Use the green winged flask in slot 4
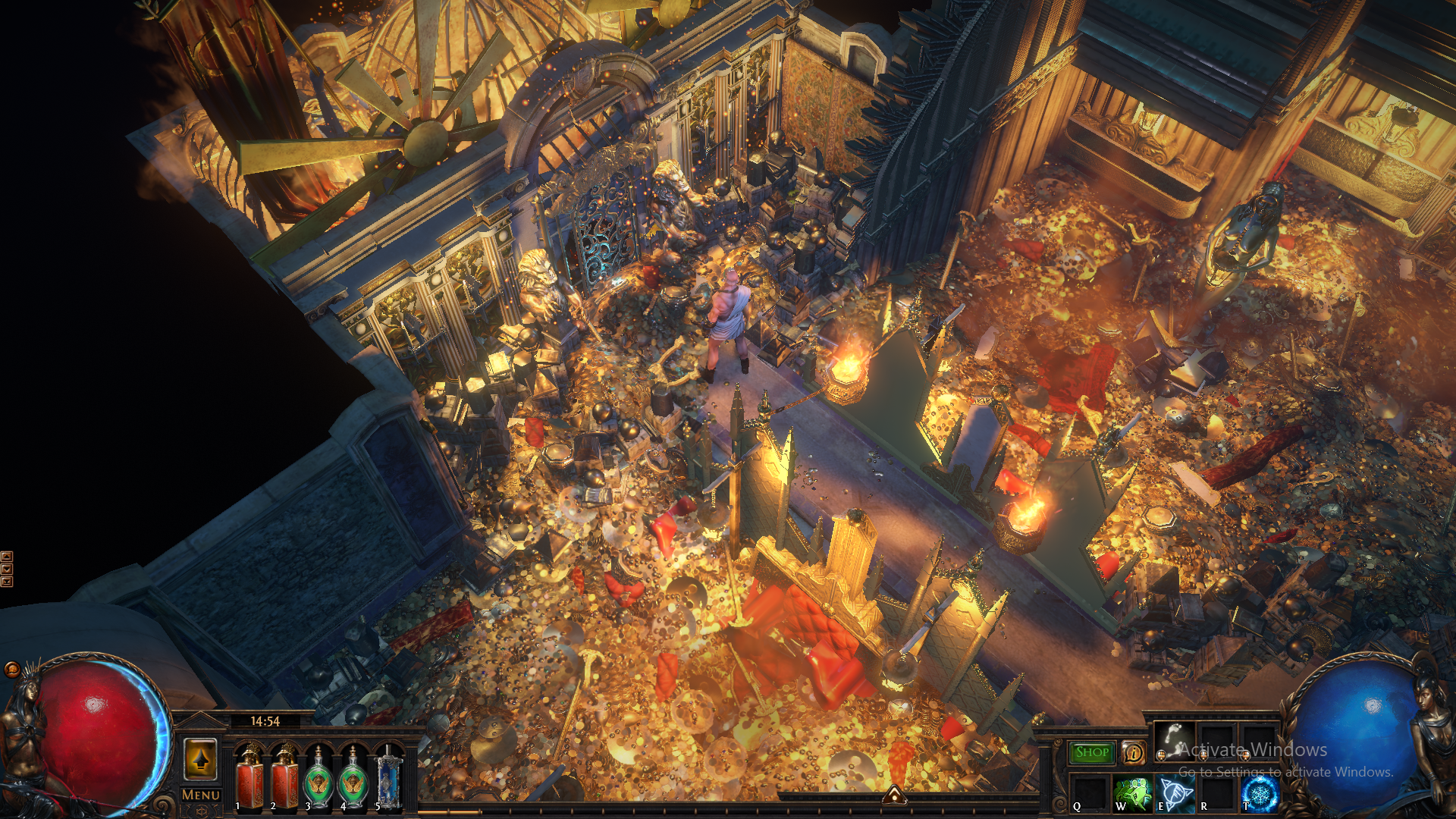1456x819 pixels. (x=353, y=777)
